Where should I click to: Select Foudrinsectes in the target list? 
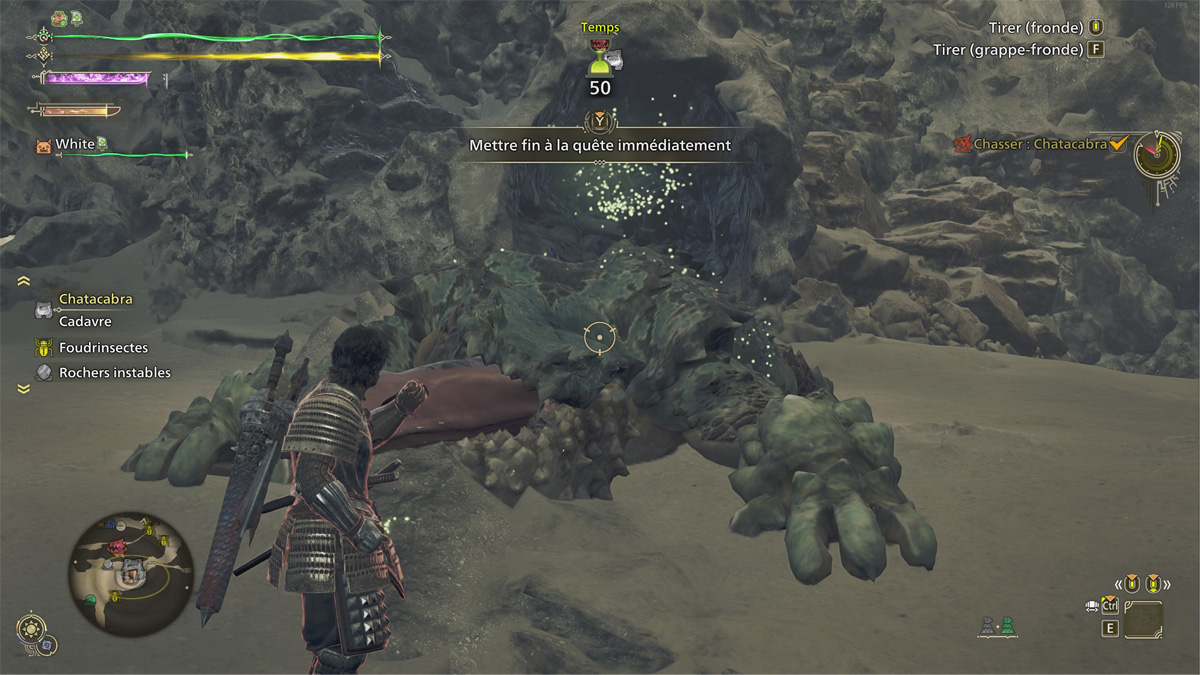[103, 348]
